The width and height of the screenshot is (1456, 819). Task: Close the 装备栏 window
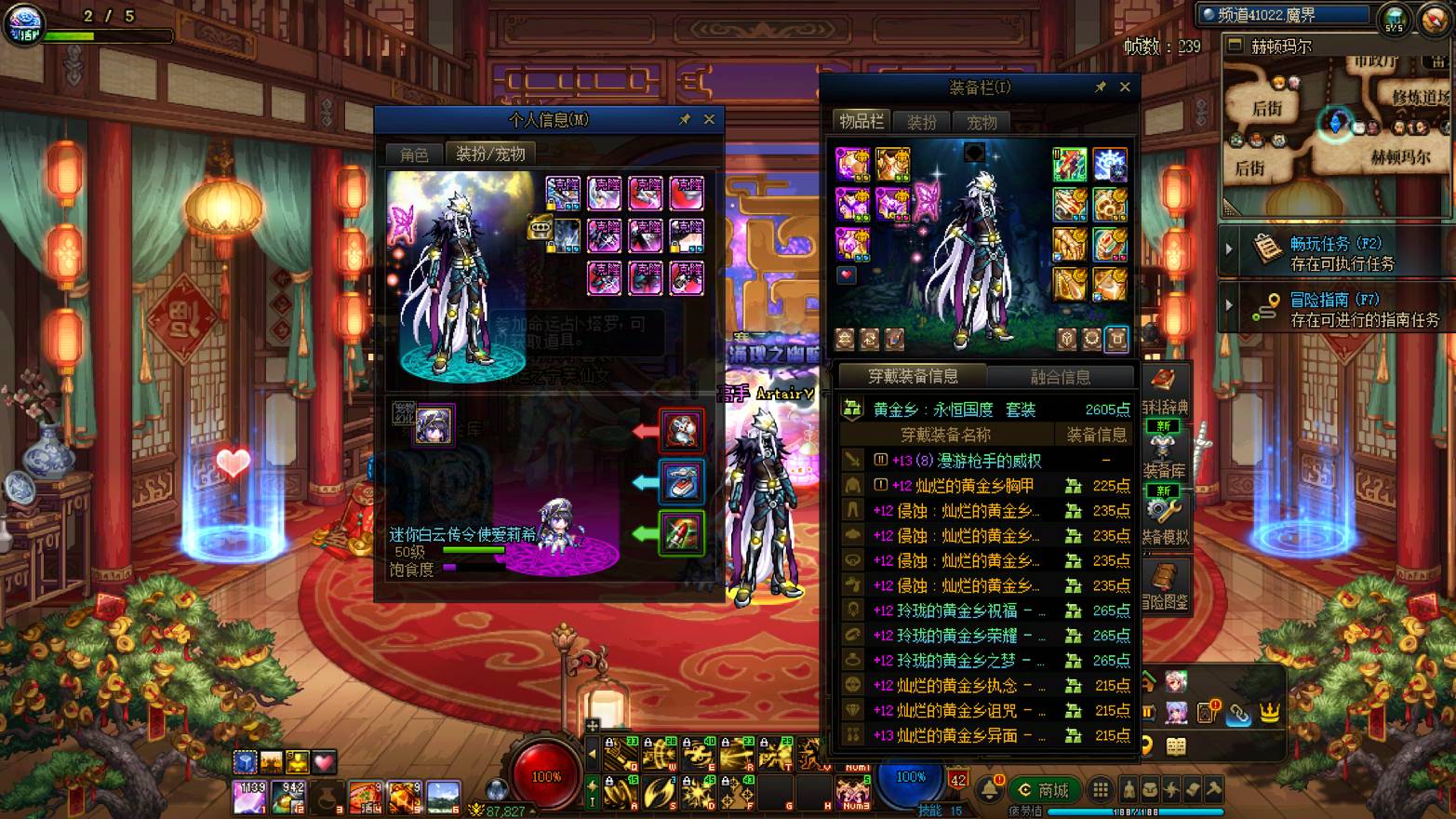(1125, 87)
